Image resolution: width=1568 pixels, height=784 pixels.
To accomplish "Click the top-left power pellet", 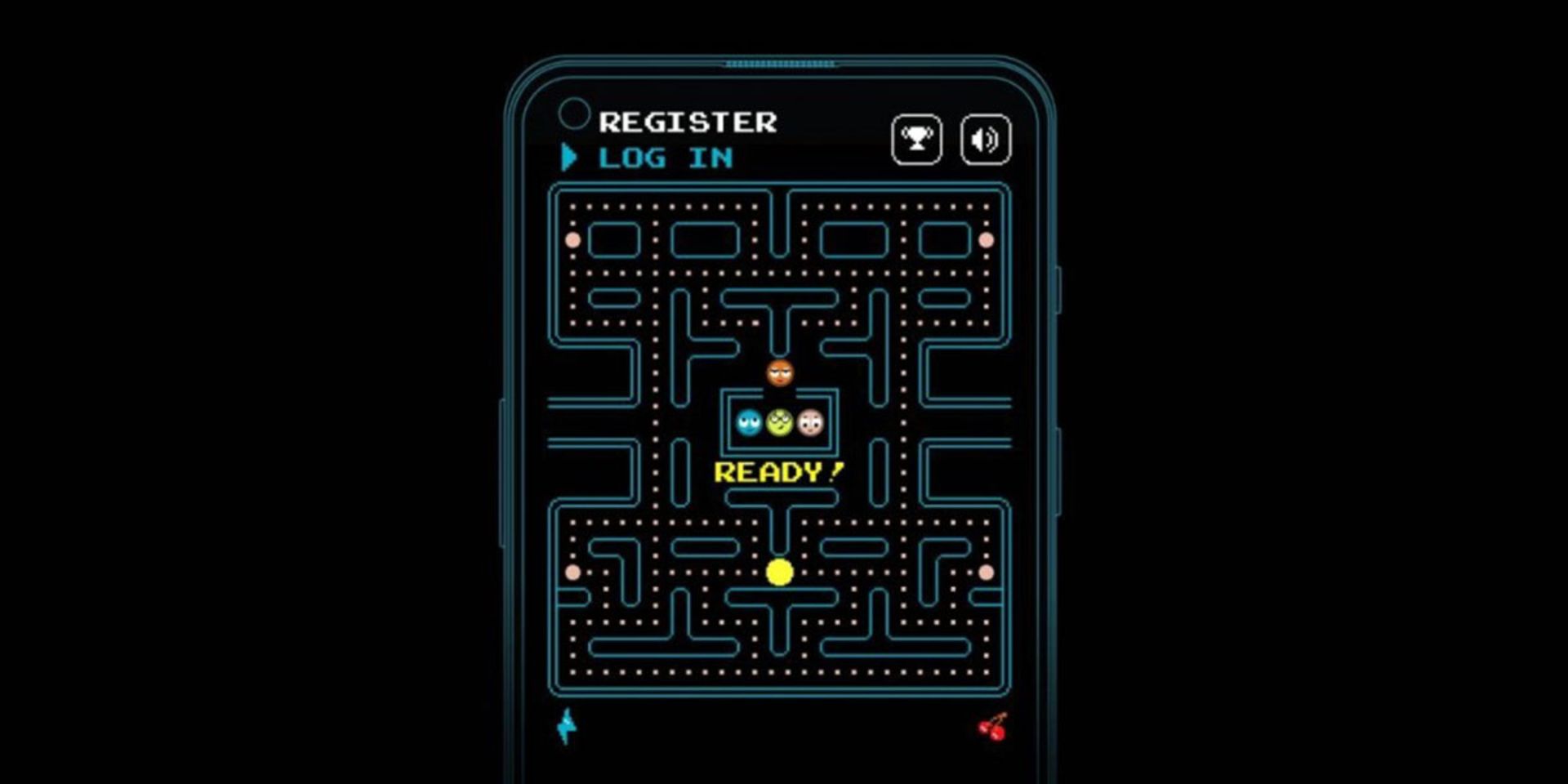I will tap(572, 238).
